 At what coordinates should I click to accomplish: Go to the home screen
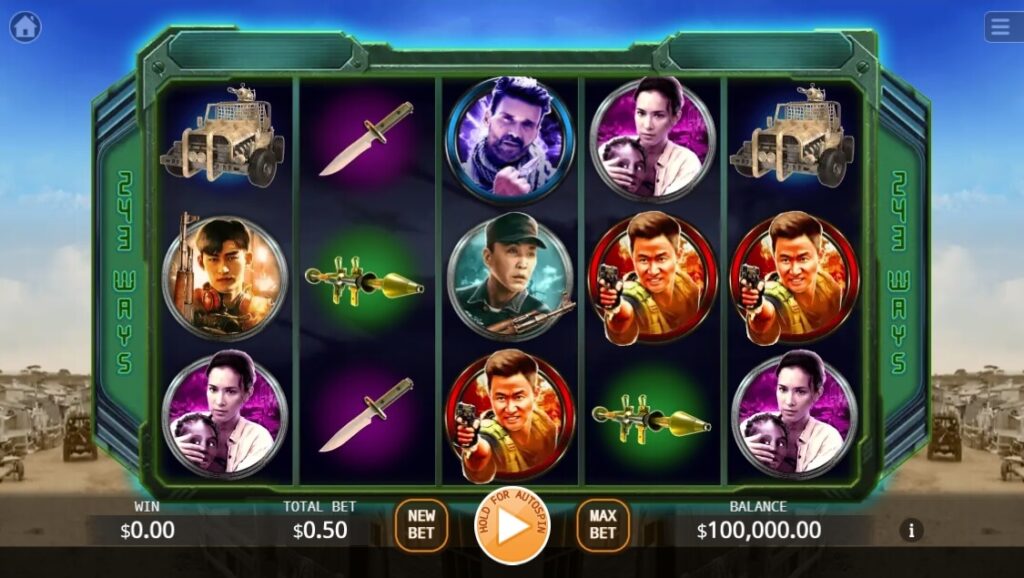point(25,27)
